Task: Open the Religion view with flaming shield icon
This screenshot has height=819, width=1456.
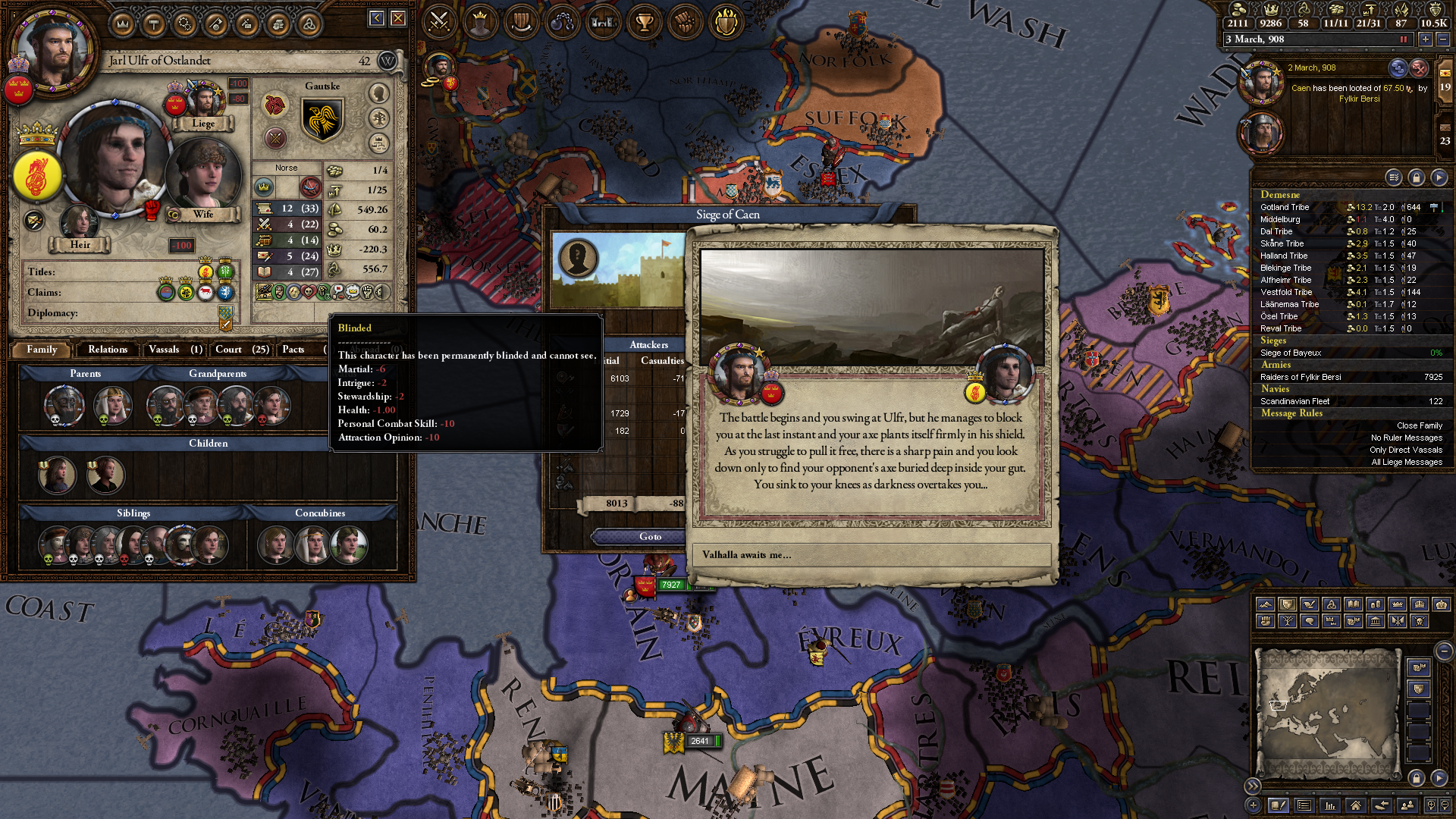Action: (726, 22)
